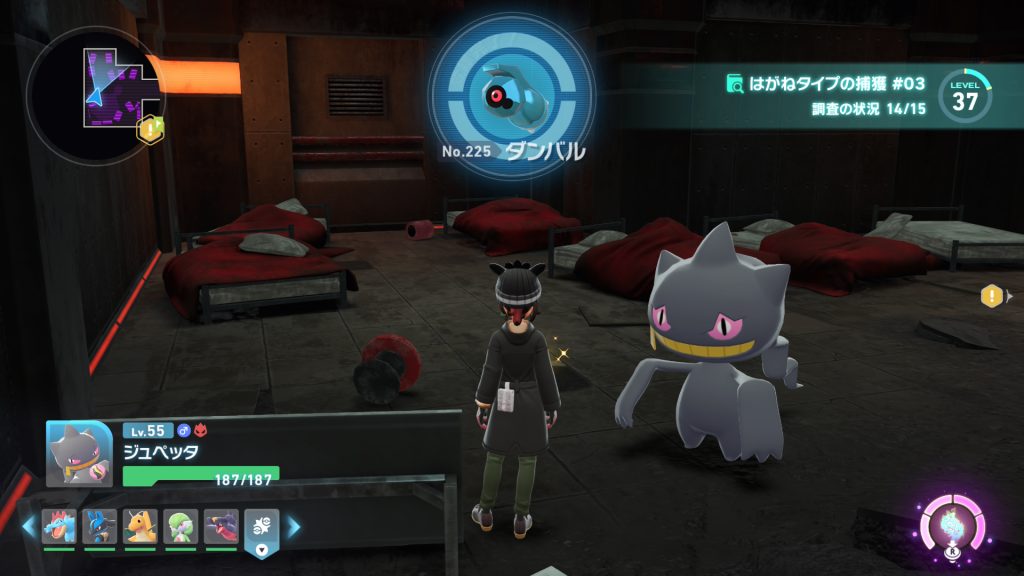Switch to Lucario in the party bar
1024x576 pixels.
click(100, 526)
